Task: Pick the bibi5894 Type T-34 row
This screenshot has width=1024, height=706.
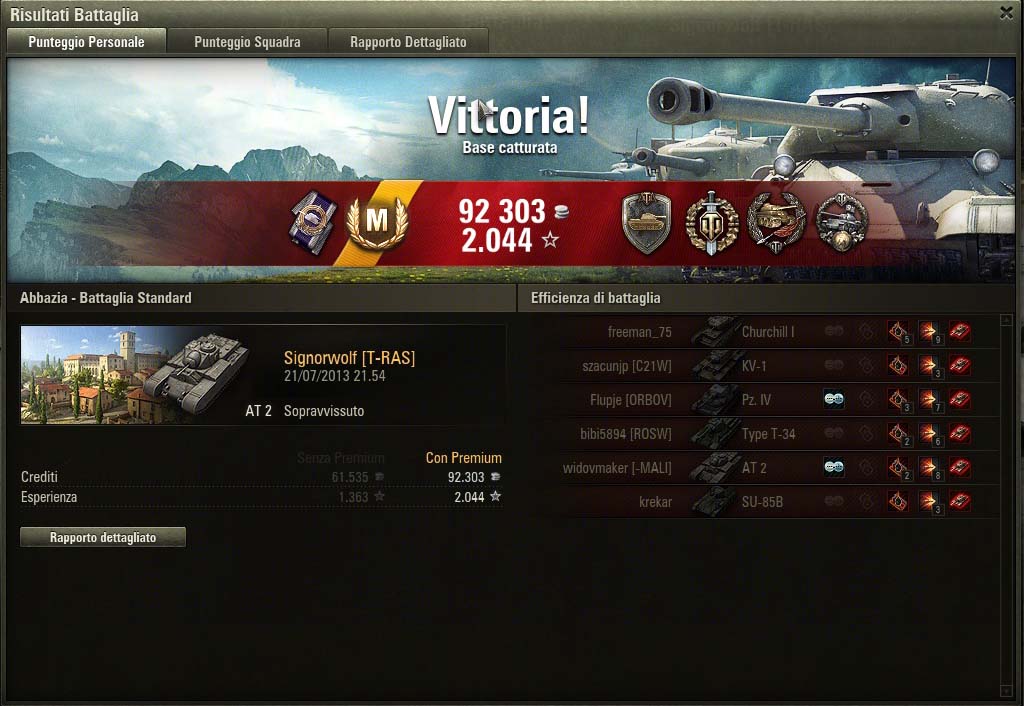Action: pos(758,434)
